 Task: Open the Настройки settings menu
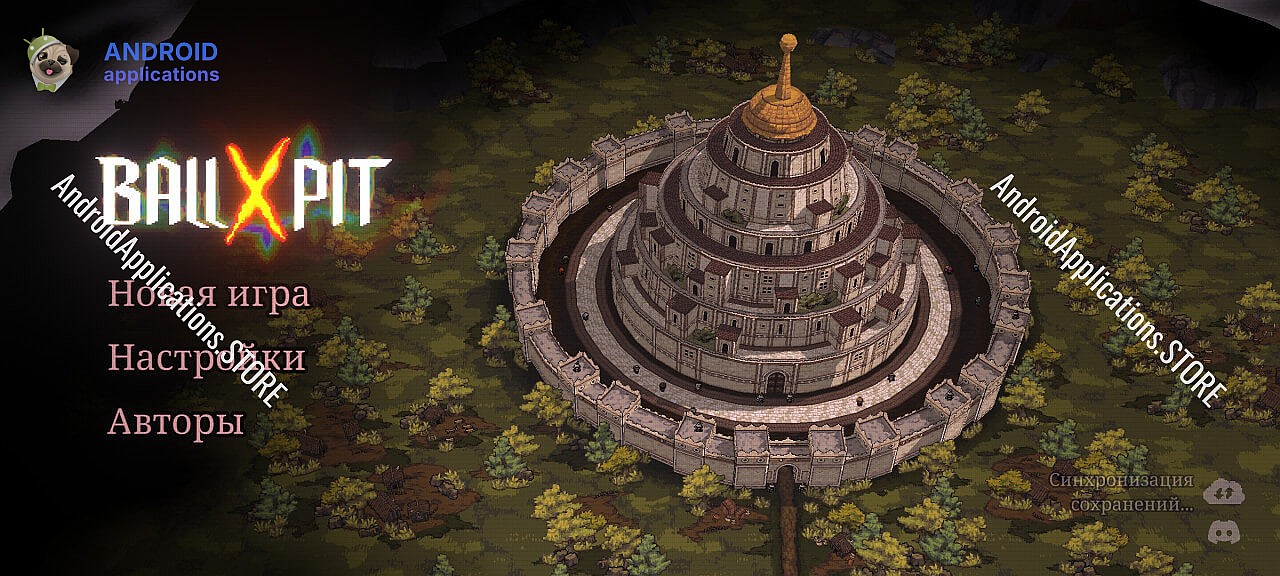(x=206, y=358)
